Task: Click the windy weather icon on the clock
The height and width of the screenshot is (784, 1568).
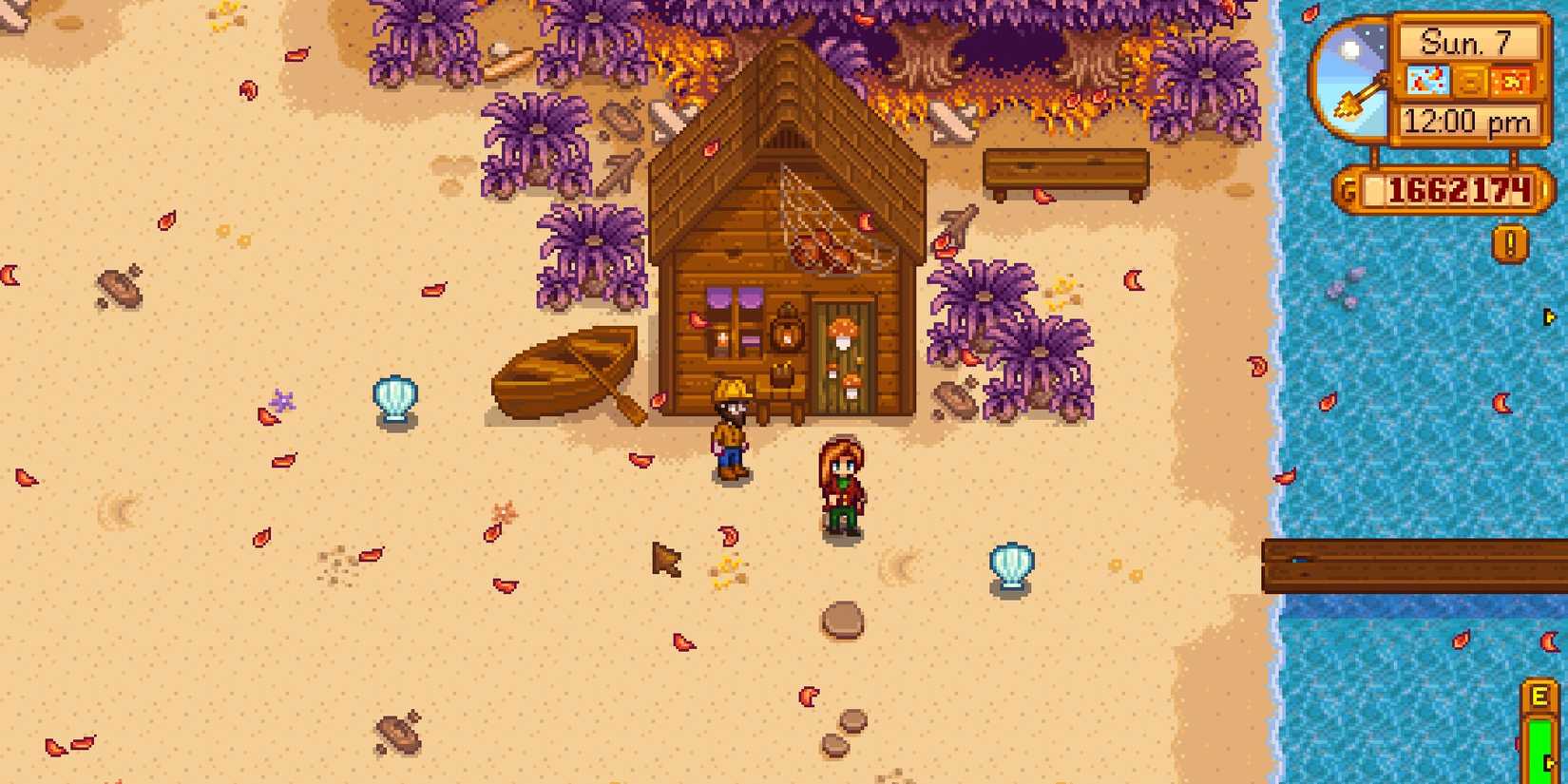Action: coord(1428,82)
